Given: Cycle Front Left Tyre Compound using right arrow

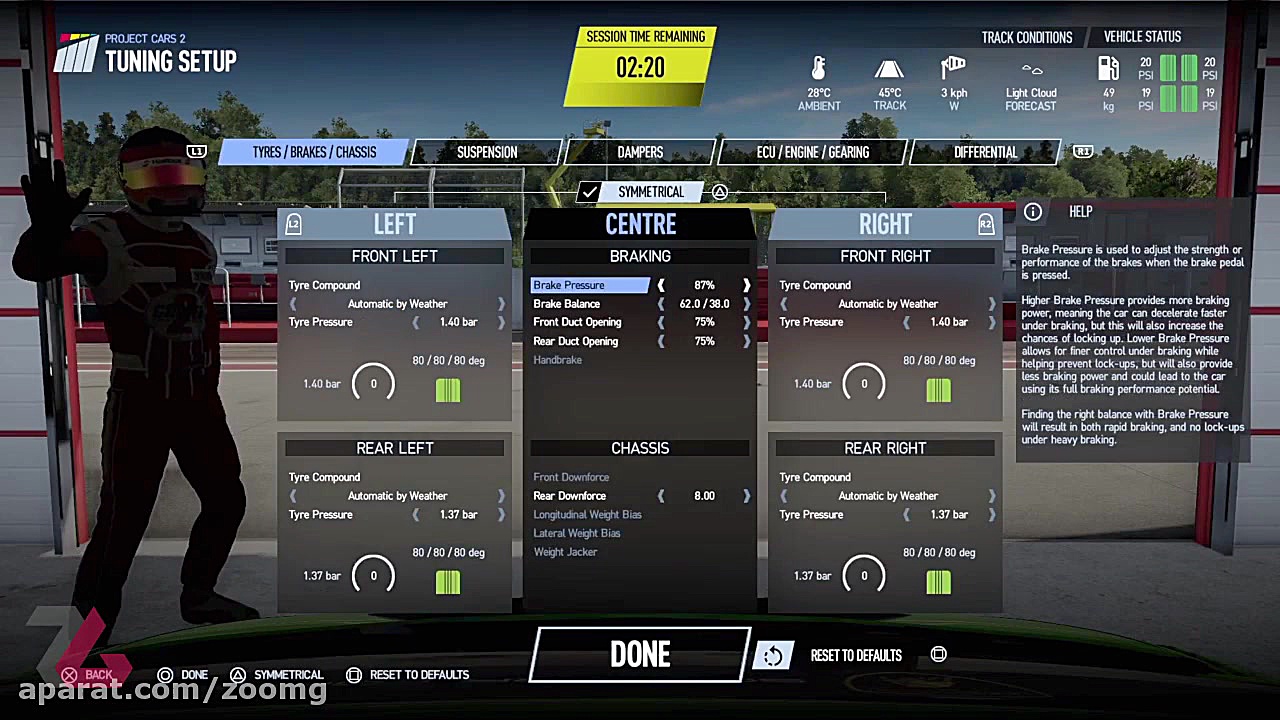Looking at the screenshot, I should 501,303.
